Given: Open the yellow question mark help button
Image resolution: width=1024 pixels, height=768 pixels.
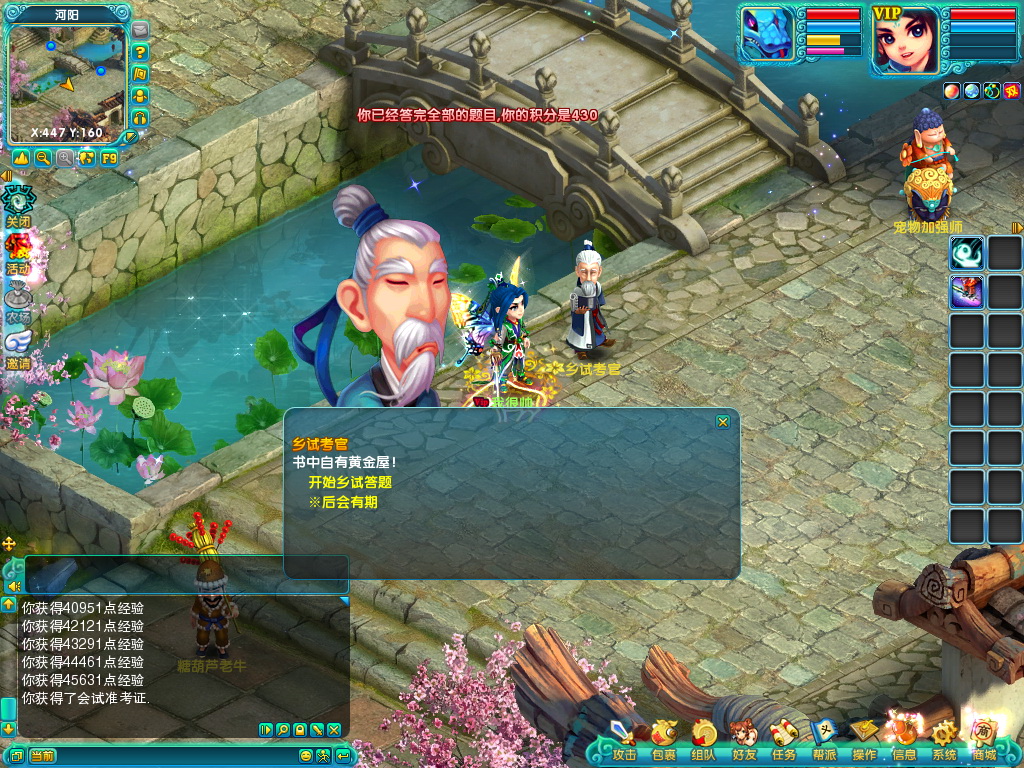Looking at the screenshot, I should [x=140, y=52].
